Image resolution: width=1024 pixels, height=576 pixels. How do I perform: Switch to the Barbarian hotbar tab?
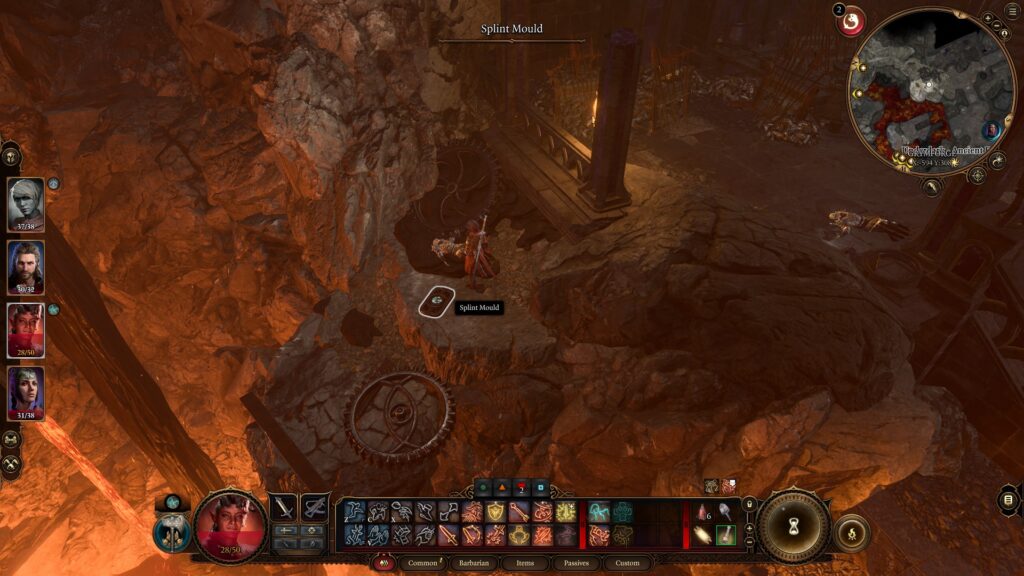(x=472, y=563)
